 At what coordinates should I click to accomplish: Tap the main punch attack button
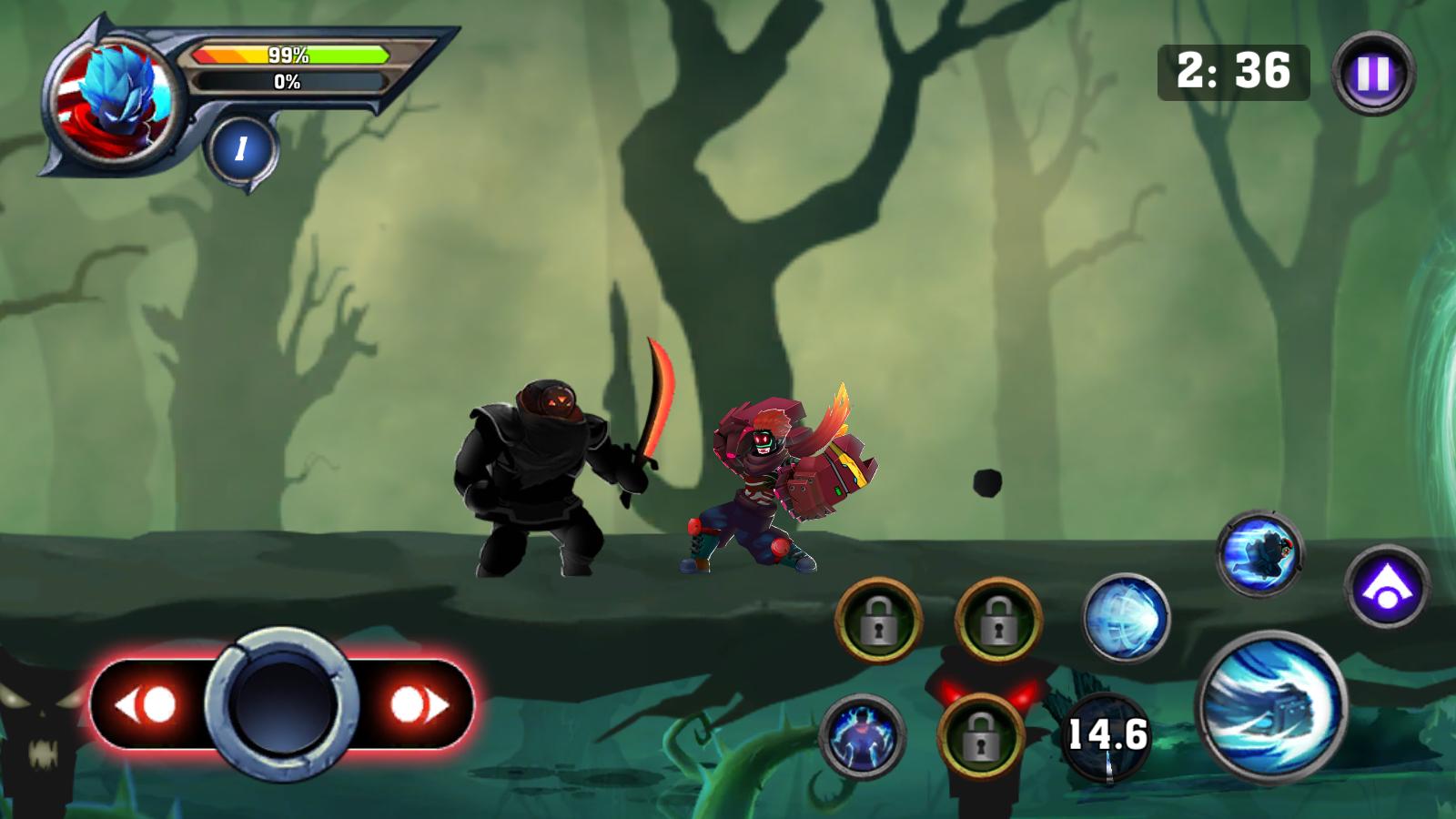coord(1271,706)
